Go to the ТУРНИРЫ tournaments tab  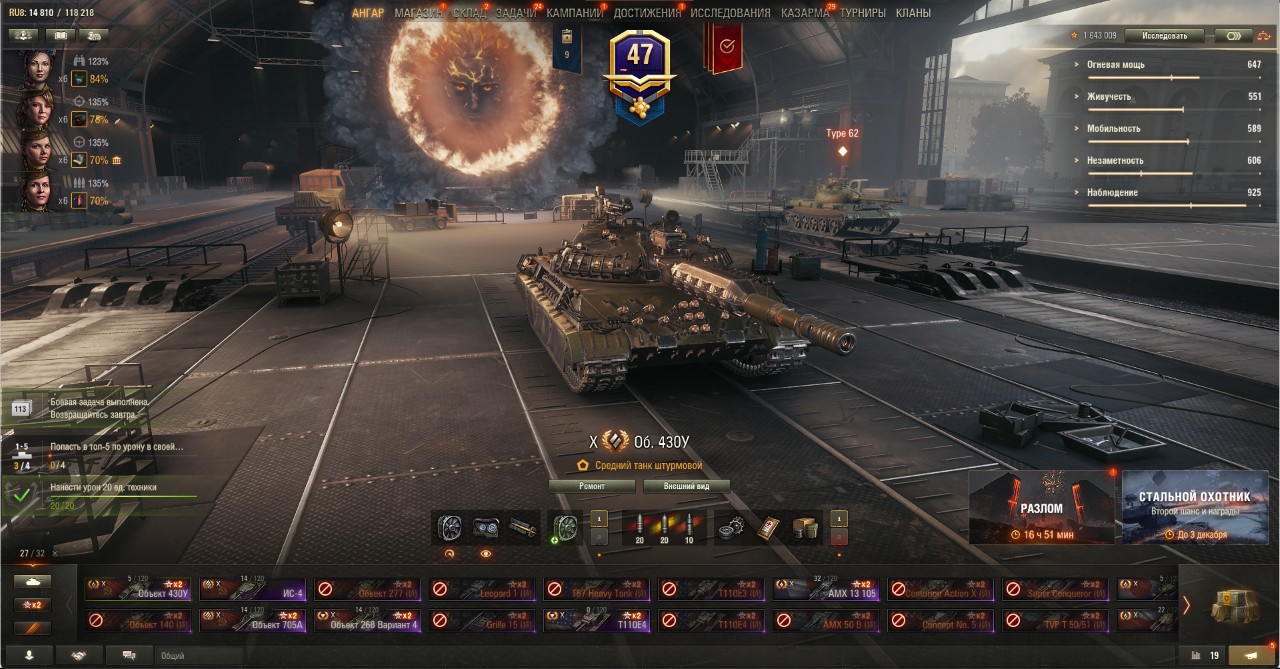click(863, 13)
